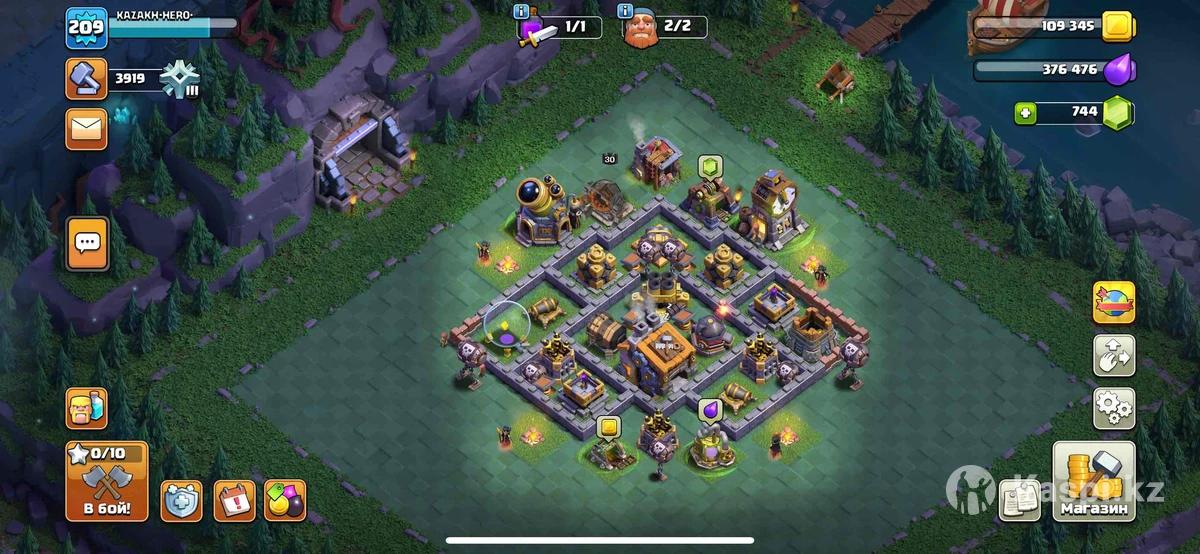The width and height of the screenshot is (1200, 554).
Task: Open the shield with plus icon
Action: pyautogui.click(x=181, y=500)
